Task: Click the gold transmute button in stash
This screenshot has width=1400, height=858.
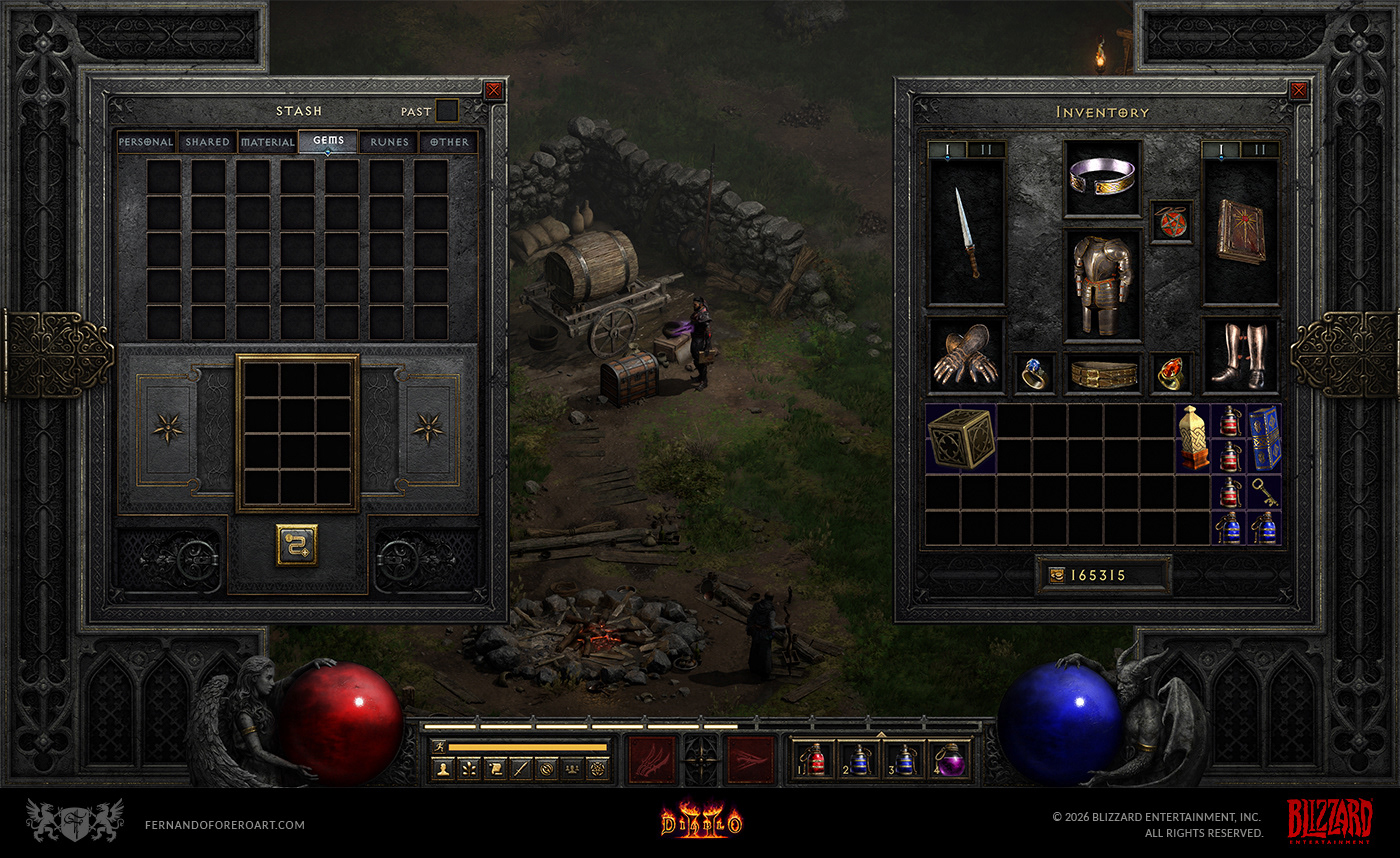Action: [x=297, y=545]
